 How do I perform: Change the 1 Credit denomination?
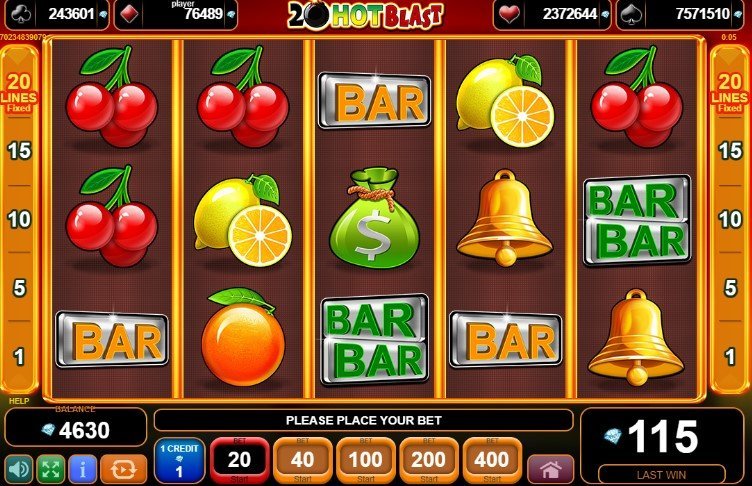coord(179,460)
